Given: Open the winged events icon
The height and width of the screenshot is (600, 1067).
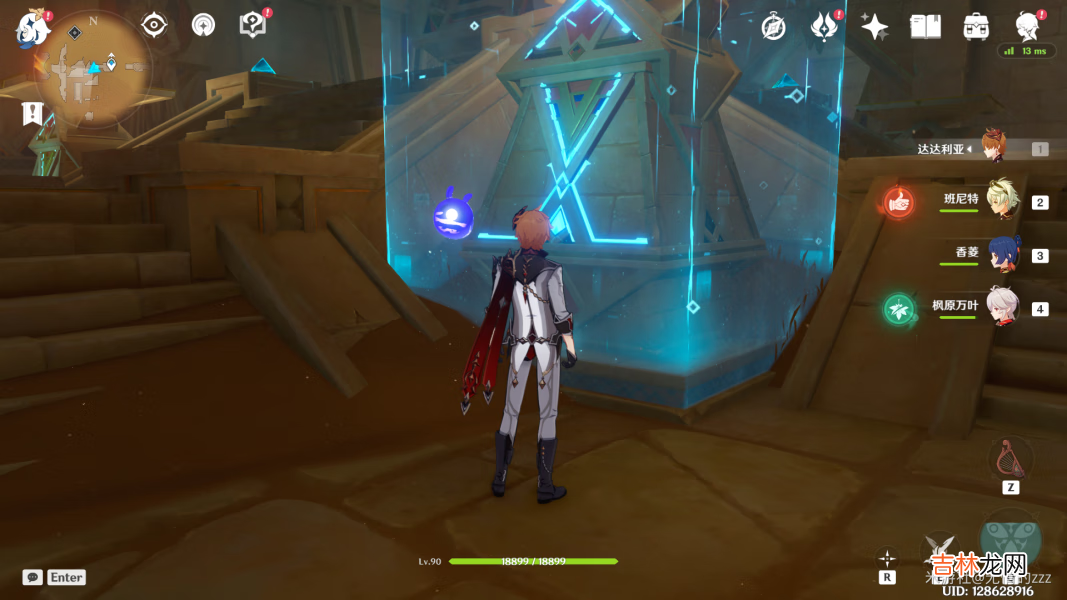Looking at the screenshot, I should (x=824, y=27).
